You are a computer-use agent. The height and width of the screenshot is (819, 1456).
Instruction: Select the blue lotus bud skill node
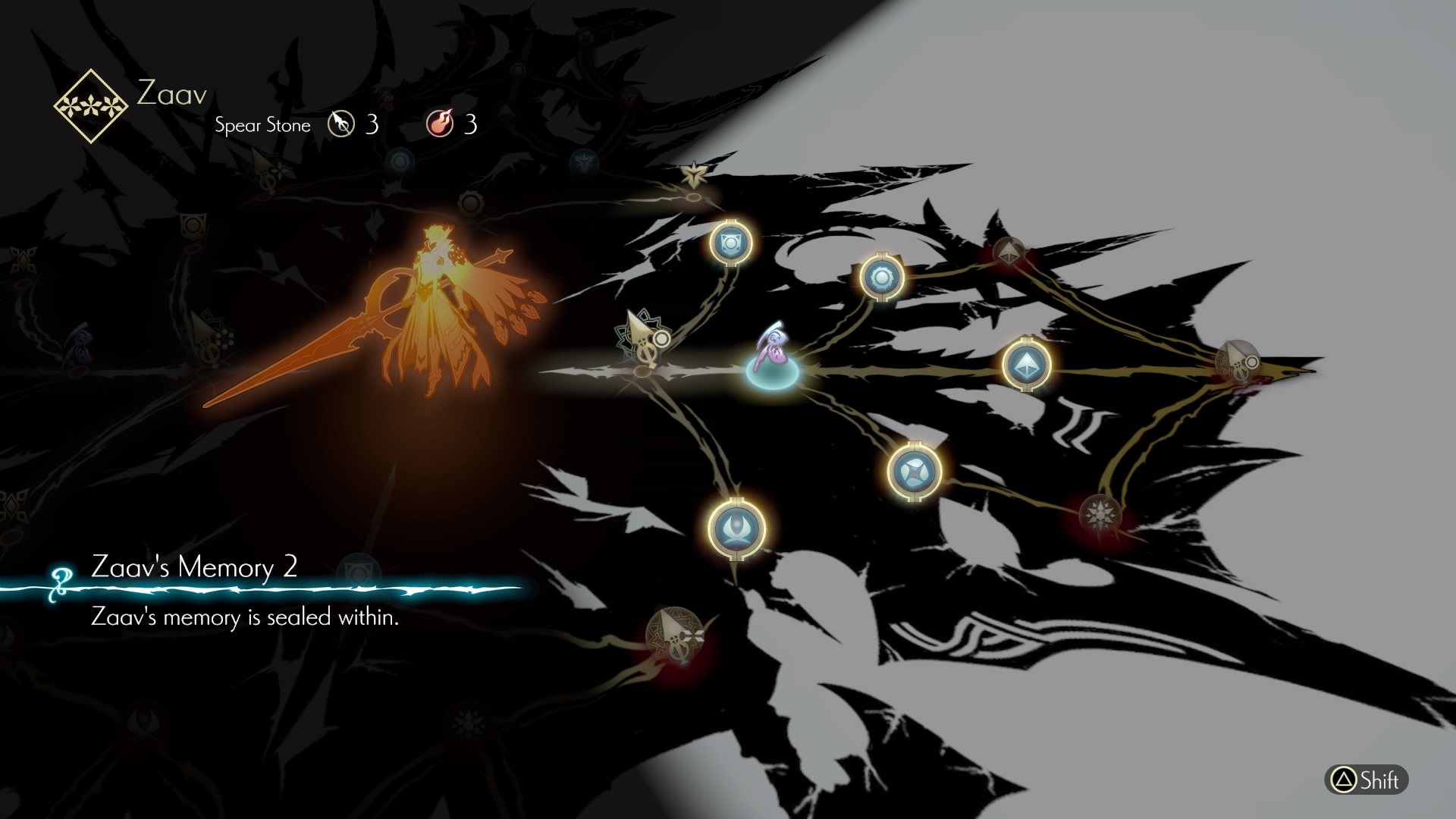point(736,527)
